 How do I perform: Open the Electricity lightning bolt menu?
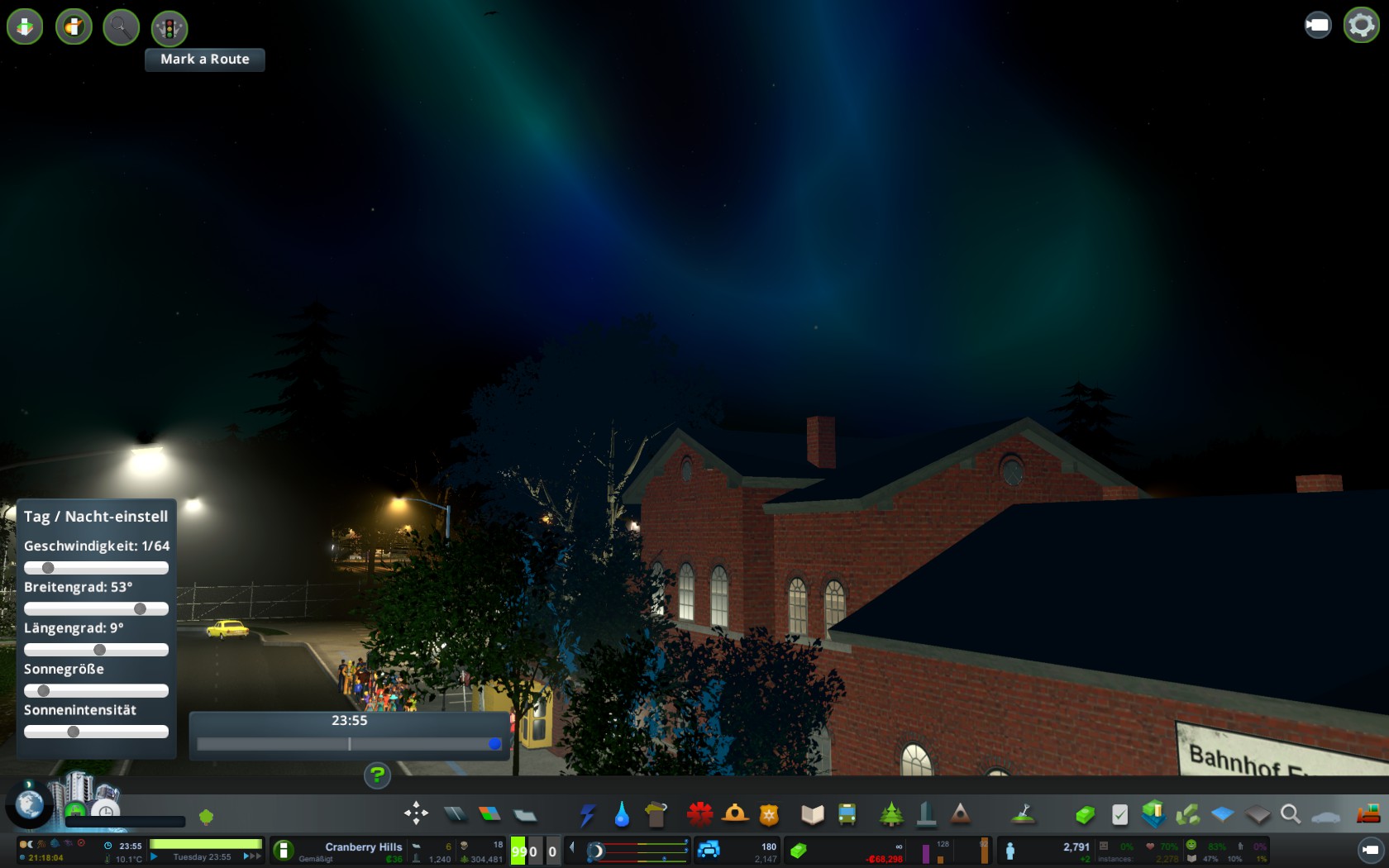[x=587, y=815]
